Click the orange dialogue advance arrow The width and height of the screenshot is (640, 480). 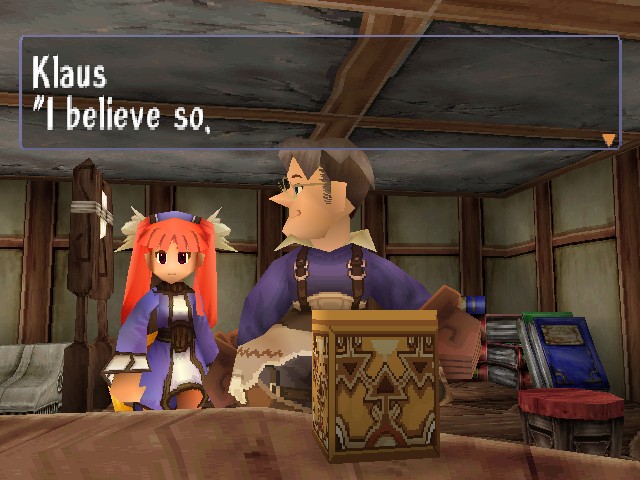[608, 139]
